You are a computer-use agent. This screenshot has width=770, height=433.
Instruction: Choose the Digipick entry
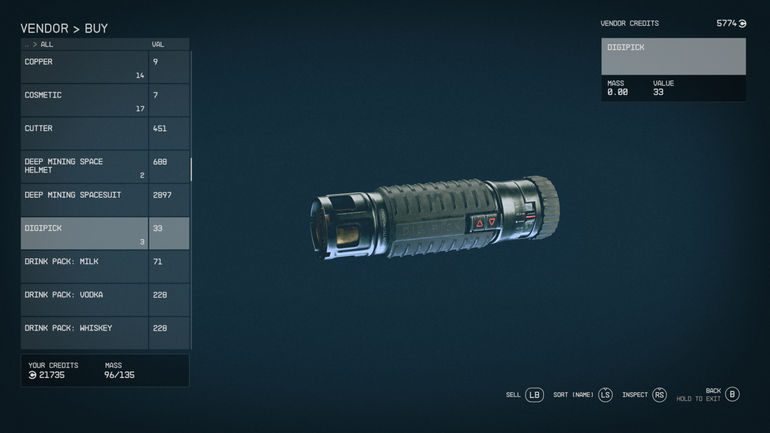coord(85,233)
